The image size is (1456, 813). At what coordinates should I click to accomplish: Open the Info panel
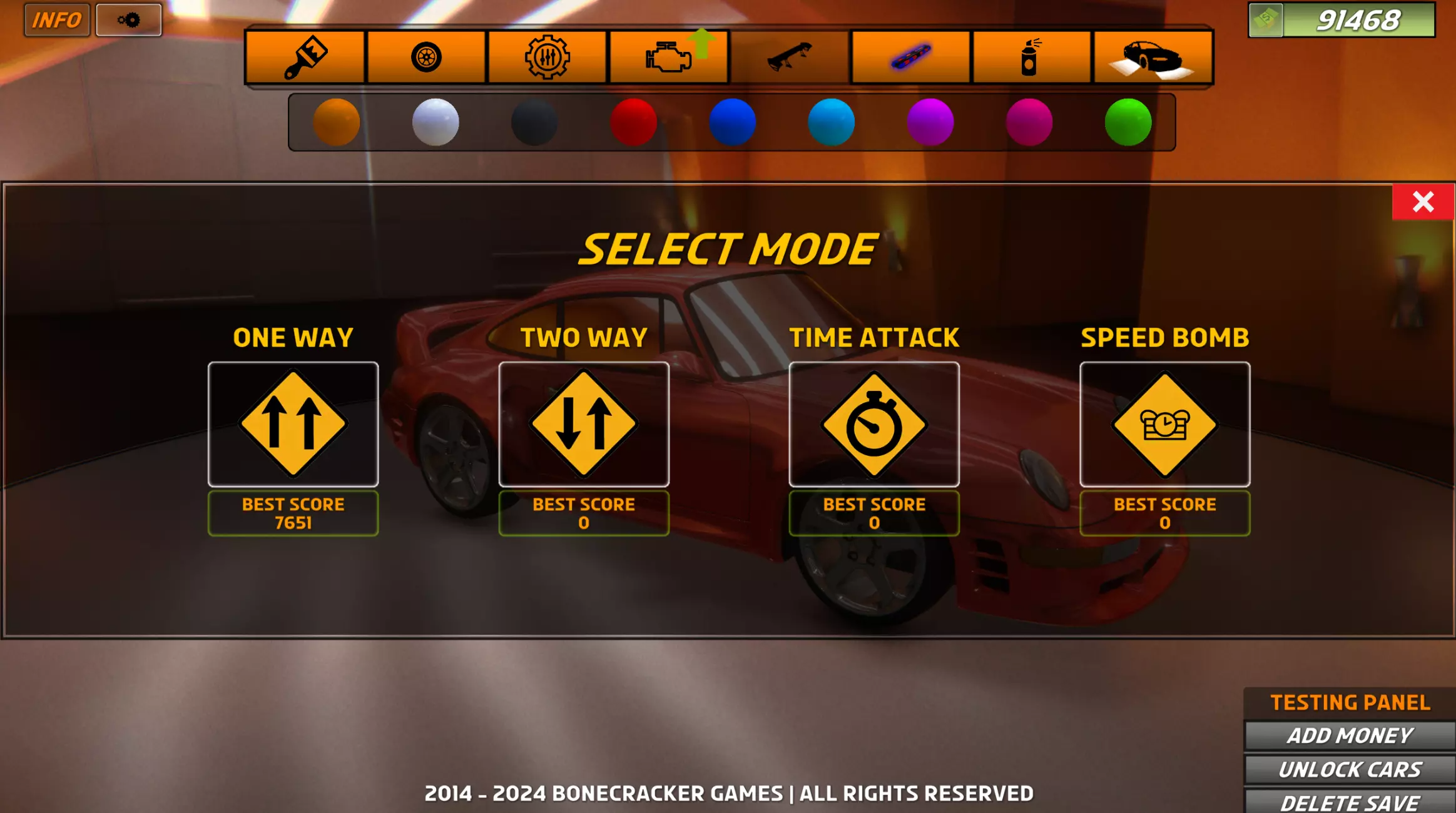pos(57,20)
